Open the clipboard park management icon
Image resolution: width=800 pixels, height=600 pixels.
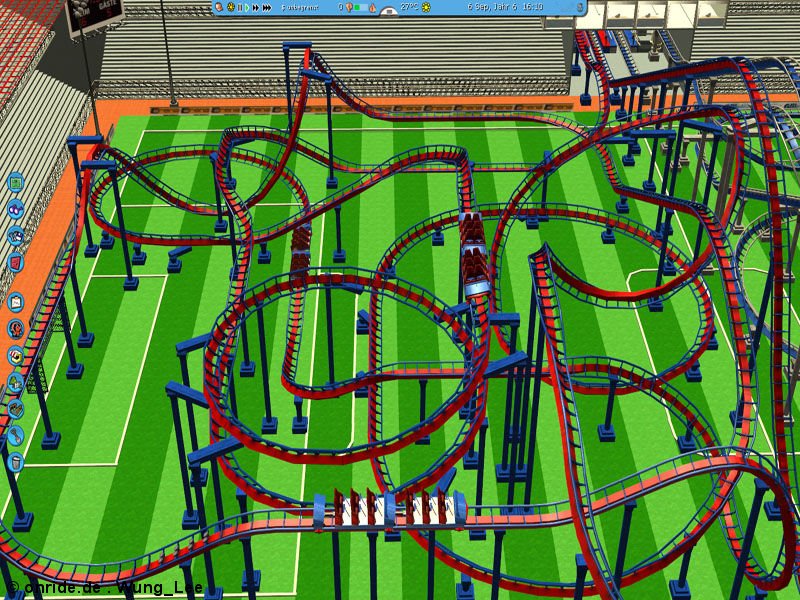coord(15,301)
